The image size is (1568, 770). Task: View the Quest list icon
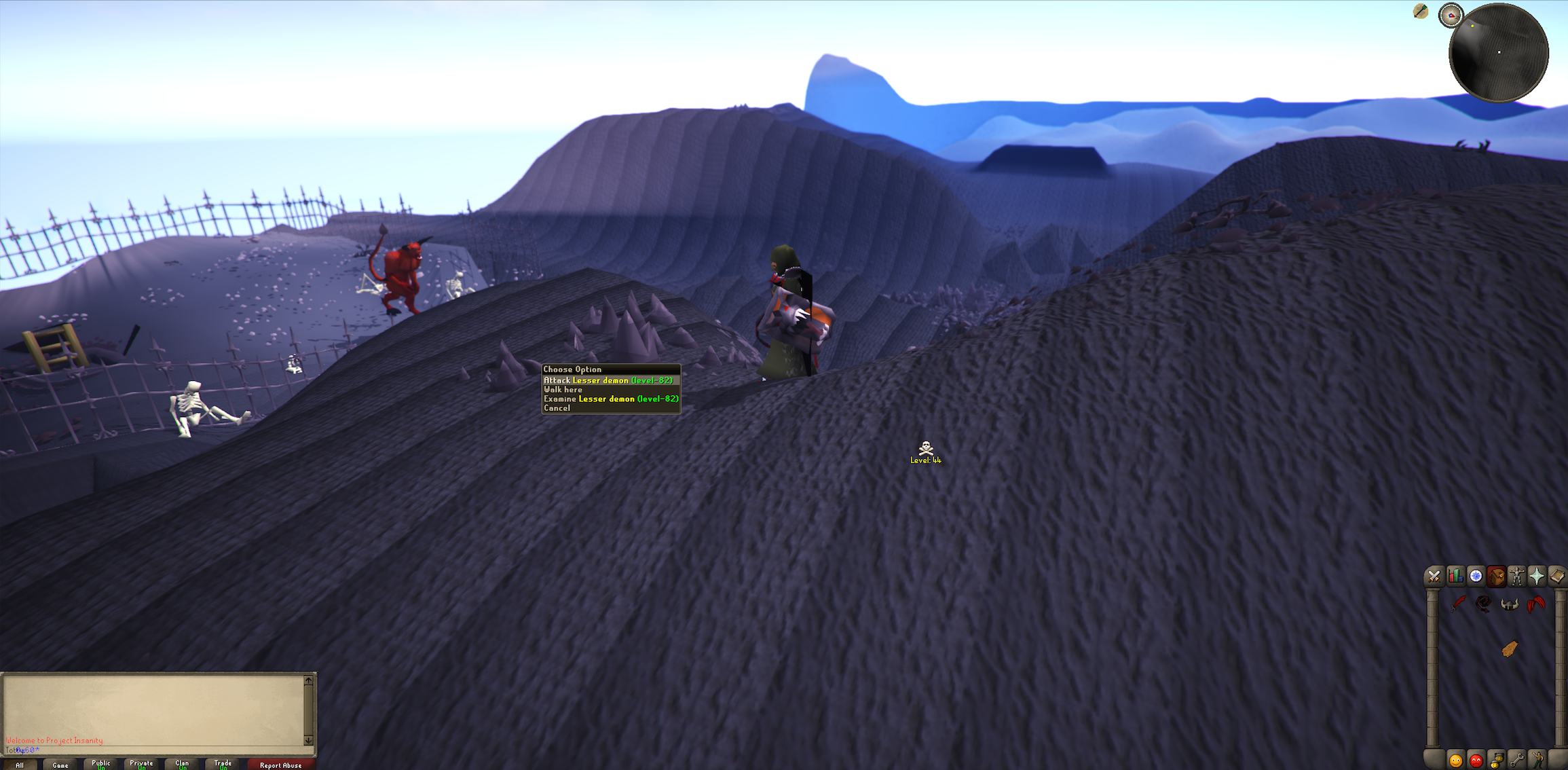click(x=1476, y=576)
